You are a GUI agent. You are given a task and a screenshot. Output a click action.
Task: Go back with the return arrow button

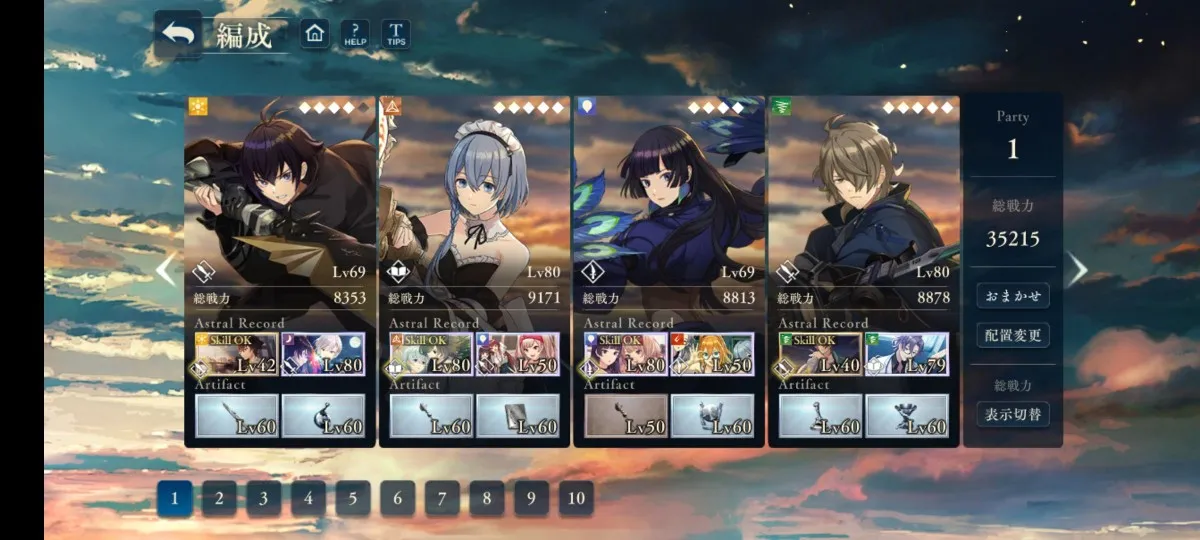pyautogui.click(x=178, y=34)
